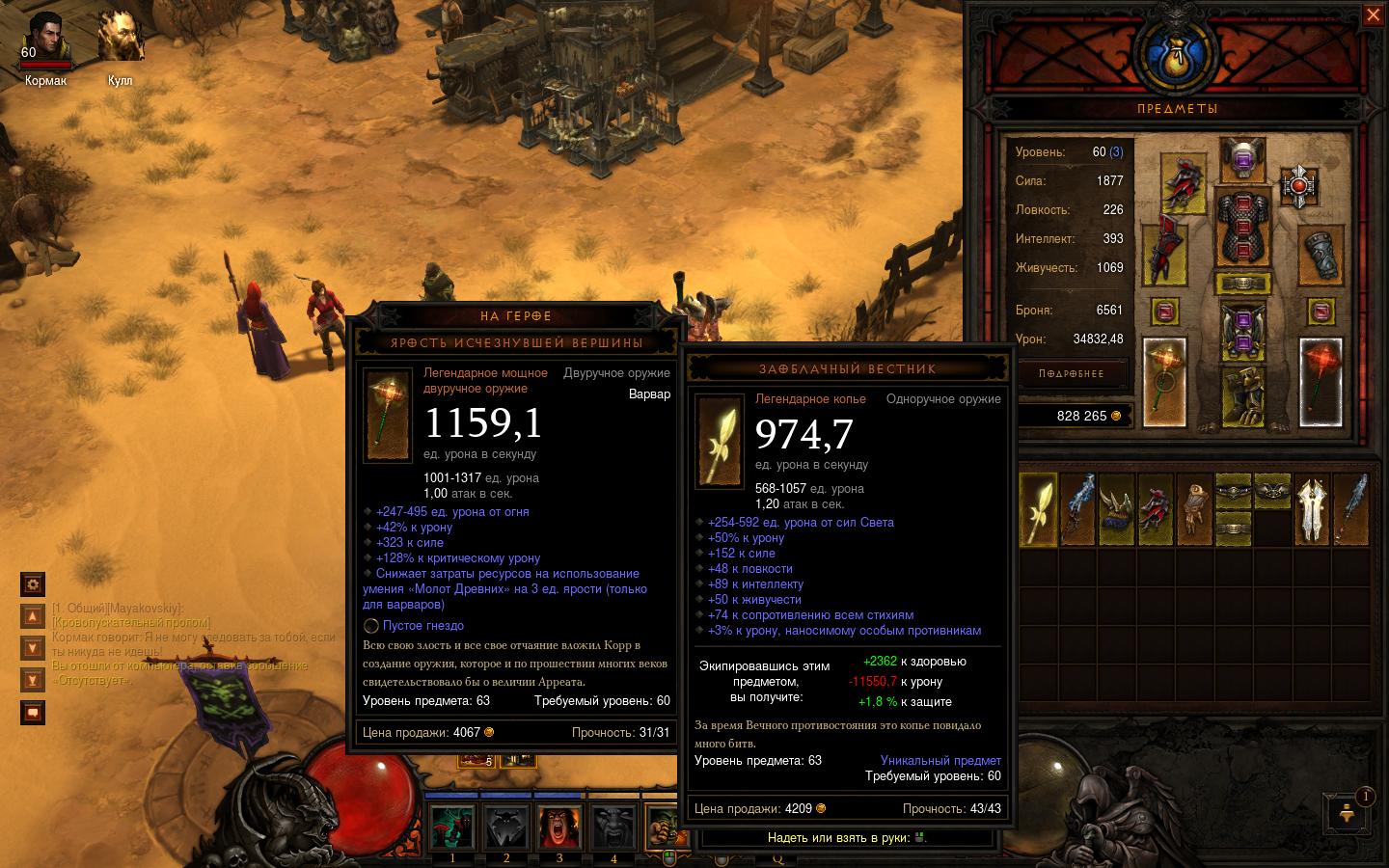
Task: Select the equipped chest armor slot
Action: point(1241,230)
